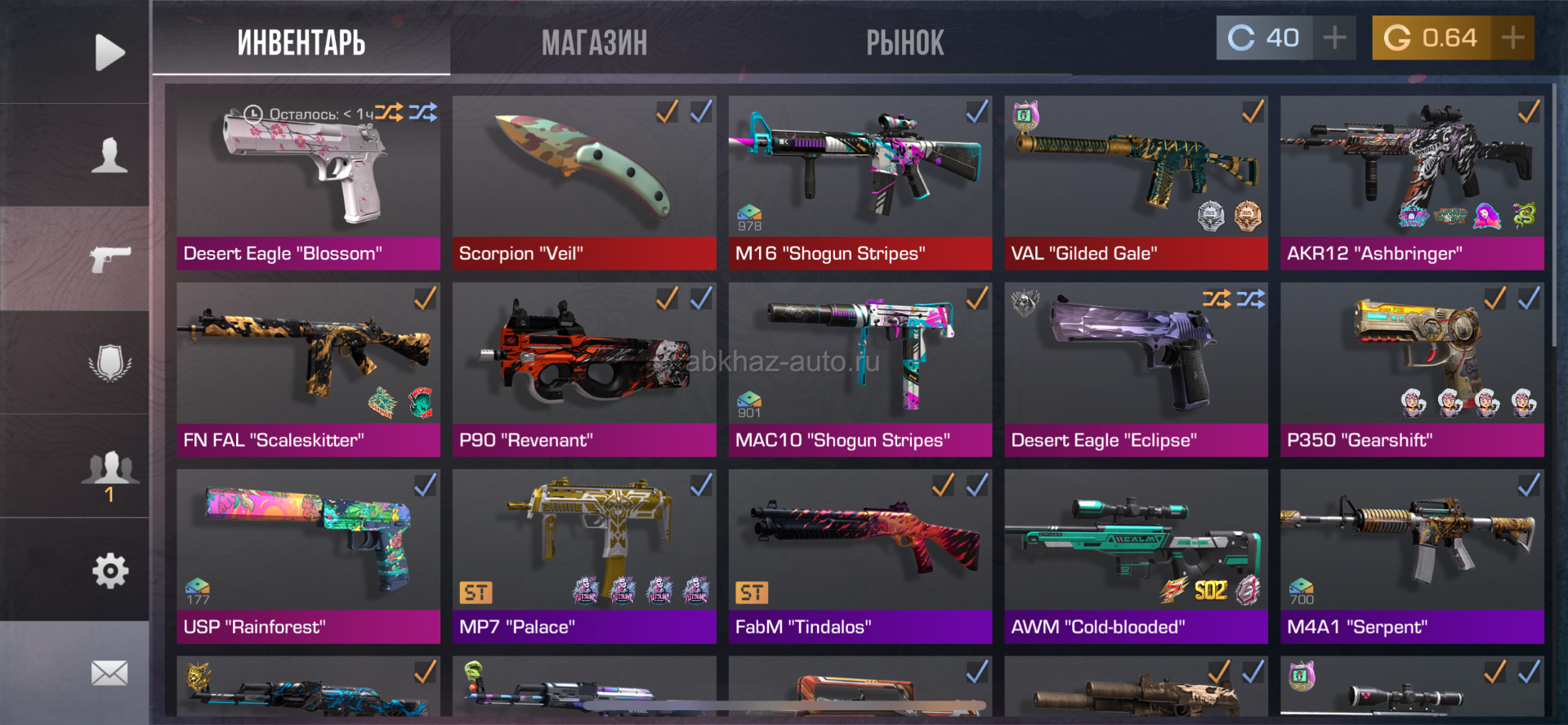The height and width of the screenshot is (725, 1568).
Task: Open the РЫНОК tab
Action: click(905, 43)
